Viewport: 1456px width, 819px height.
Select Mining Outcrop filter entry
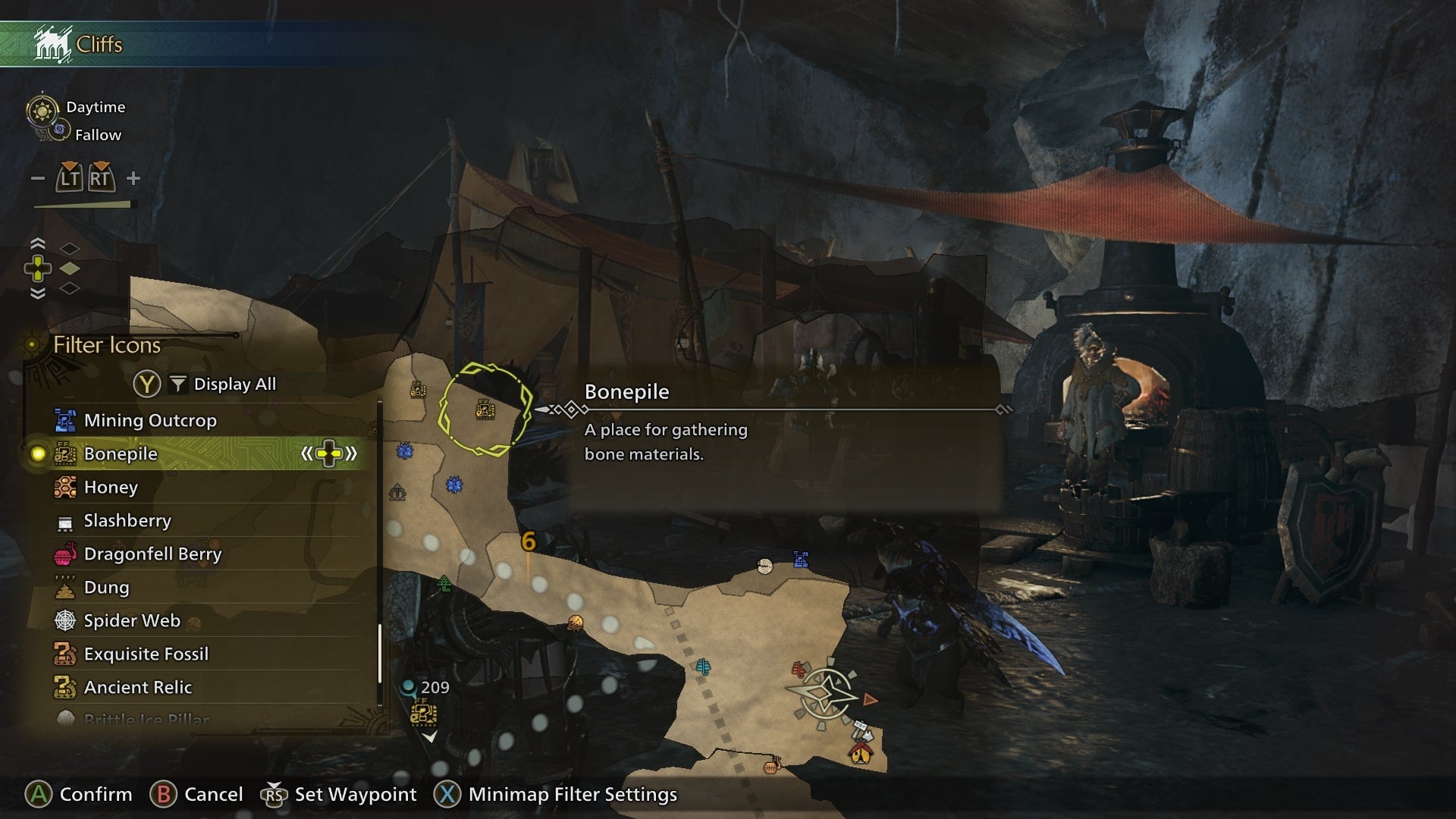[150, 420]
